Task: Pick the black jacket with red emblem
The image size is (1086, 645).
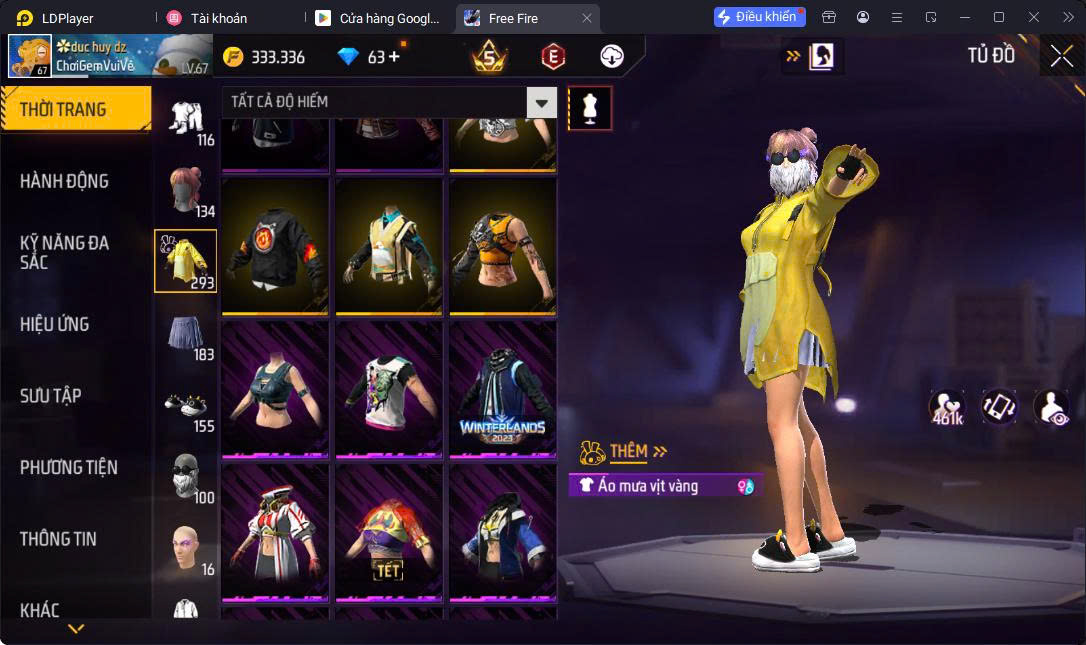Action: pyautogui.click(x=275, y=247)
